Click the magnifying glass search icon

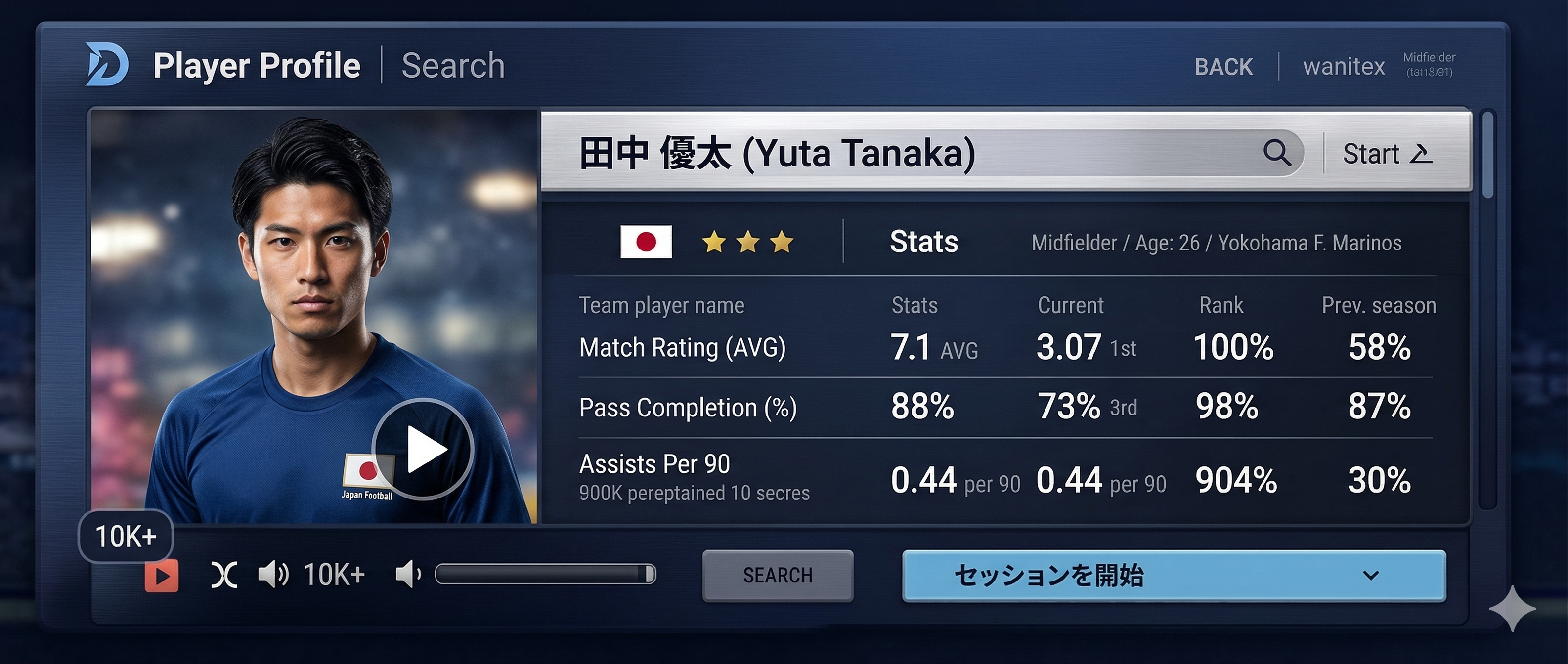click(1276, 152)
